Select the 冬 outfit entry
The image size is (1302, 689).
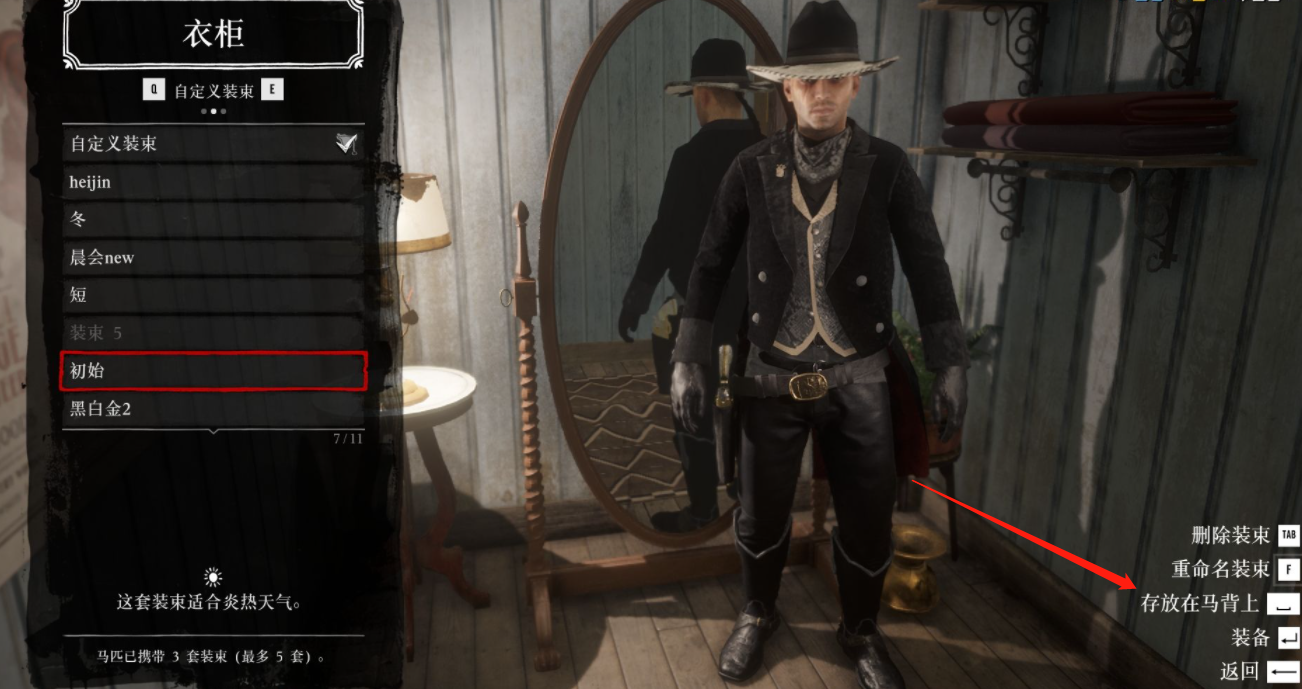212,220
